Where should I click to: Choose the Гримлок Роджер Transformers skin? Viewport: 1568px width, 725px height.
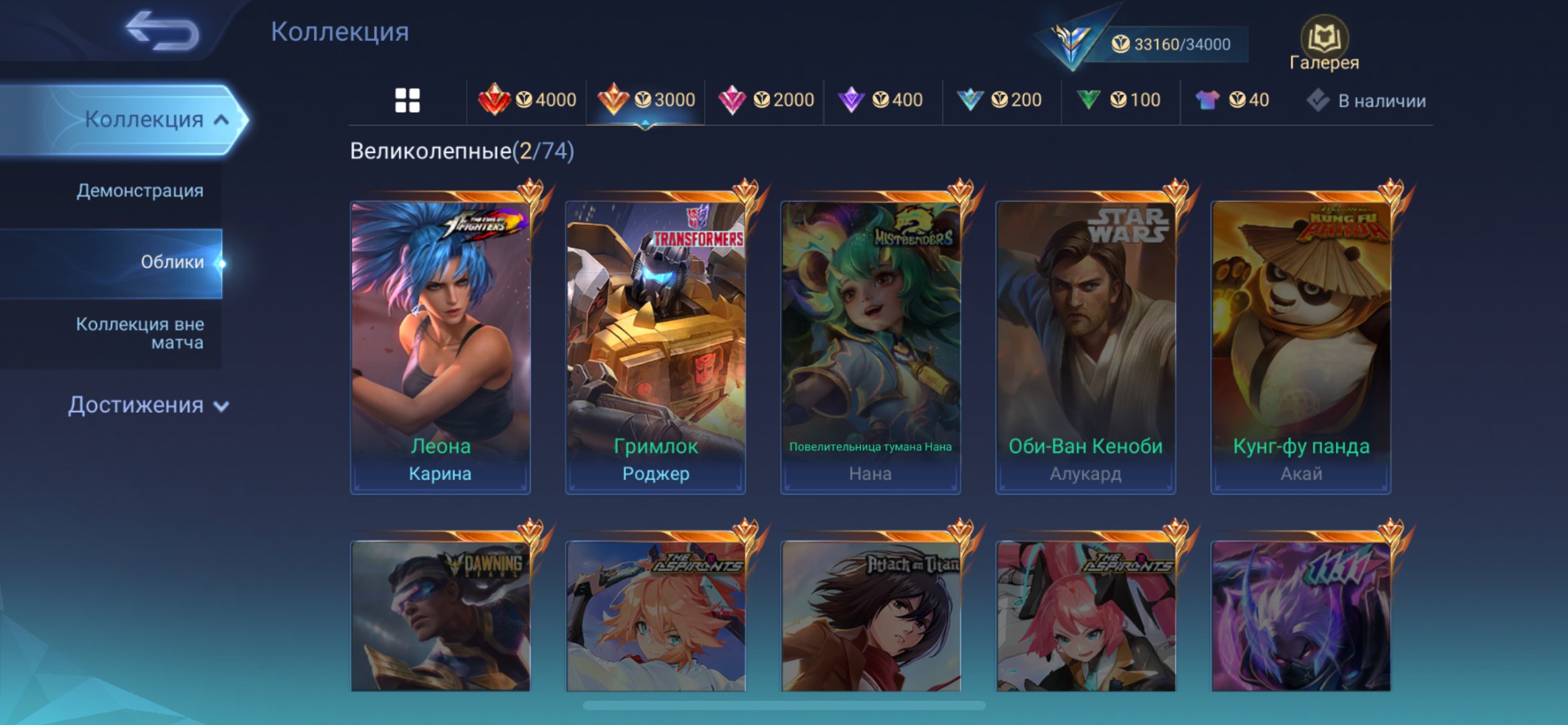point(655,347)
